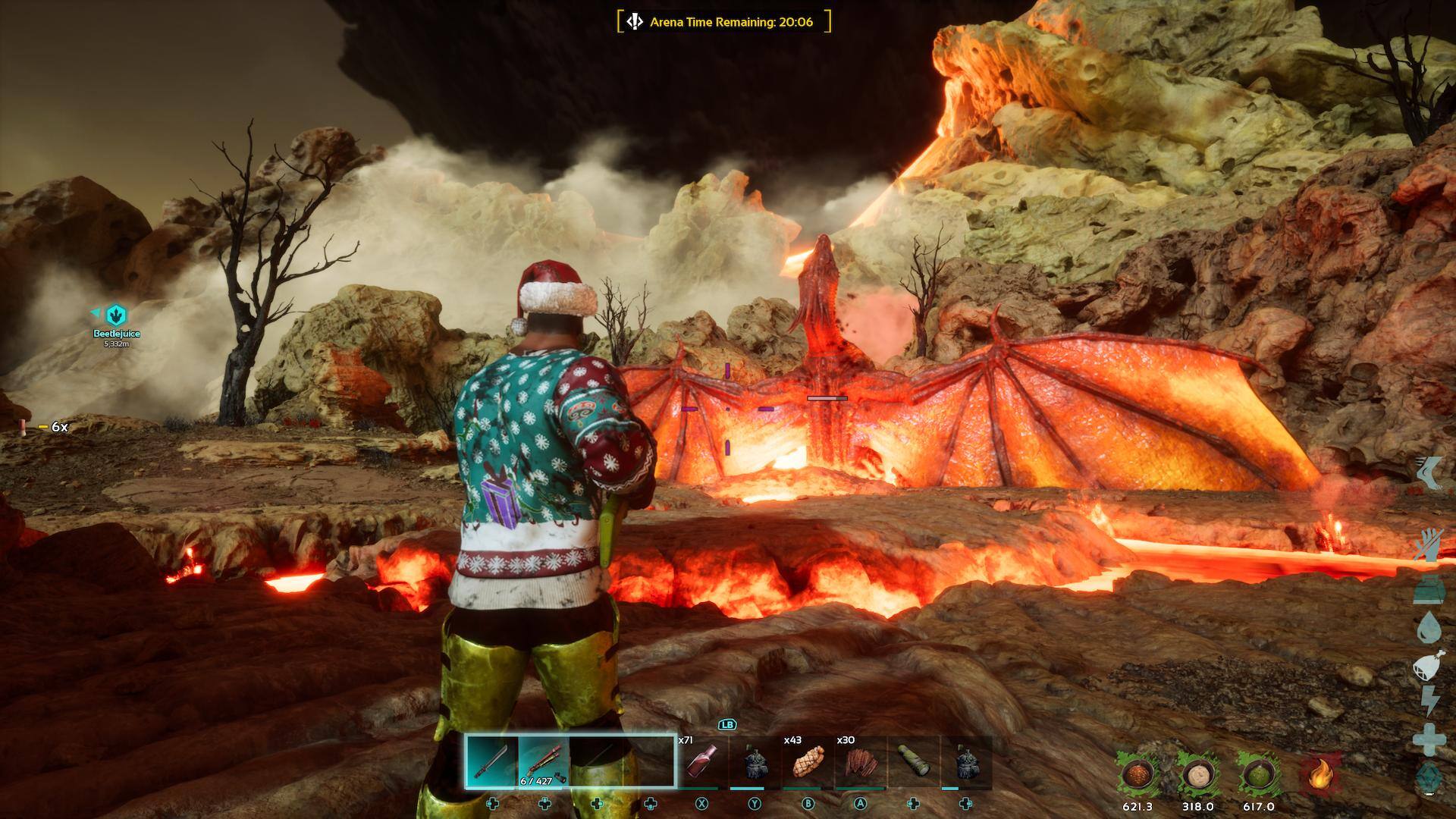Click the water droplet status icon
This screenshot has width=1456, height=819.
tap(1429, 627)
